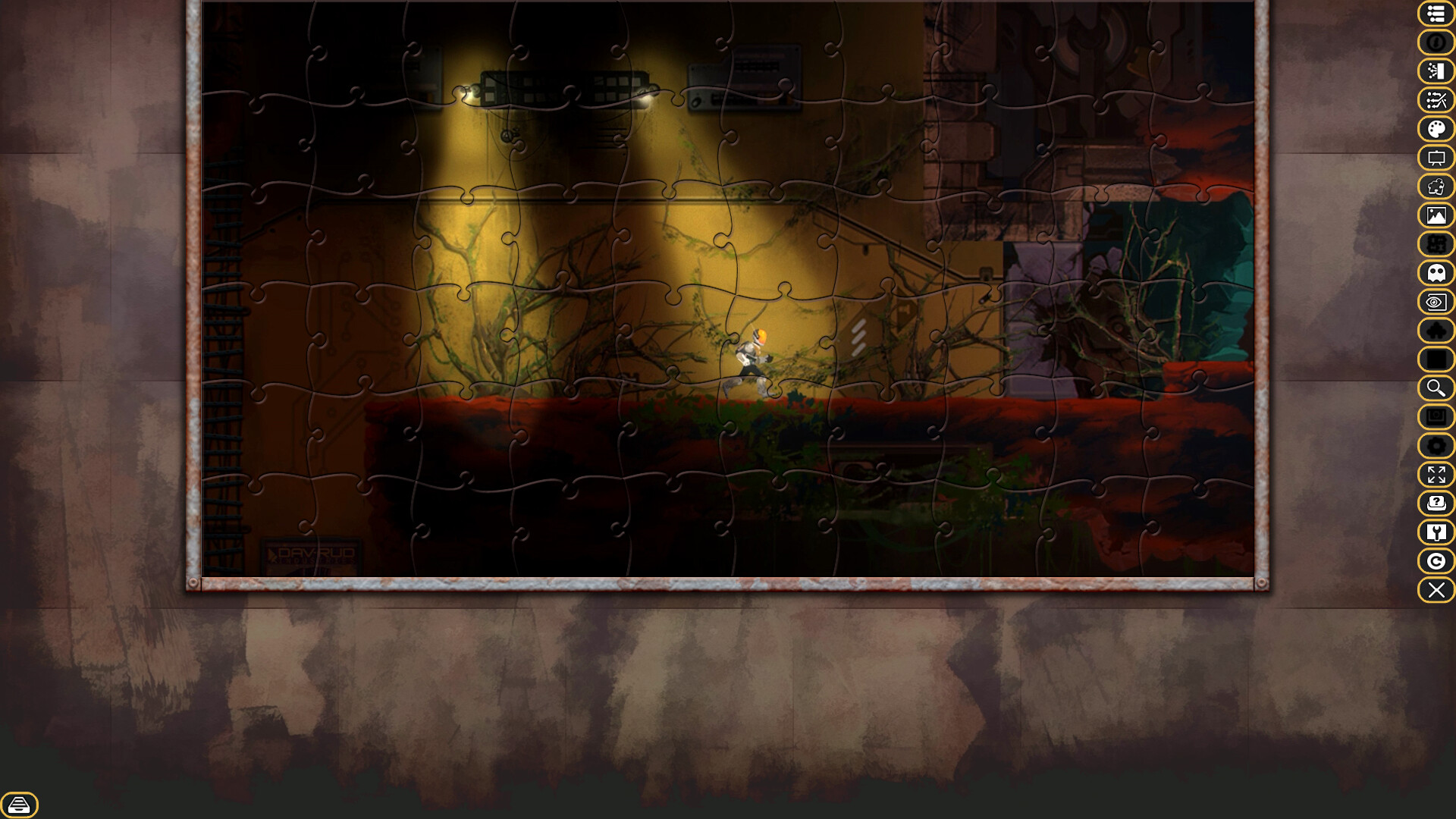Select the piece sorting icon
1456x819 pixels.
(x=1436, y=72)
